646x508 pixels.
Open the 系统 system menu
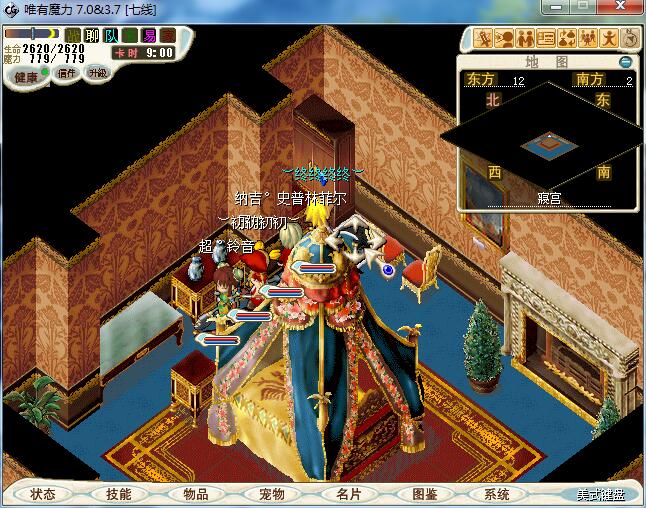(497, 494)
